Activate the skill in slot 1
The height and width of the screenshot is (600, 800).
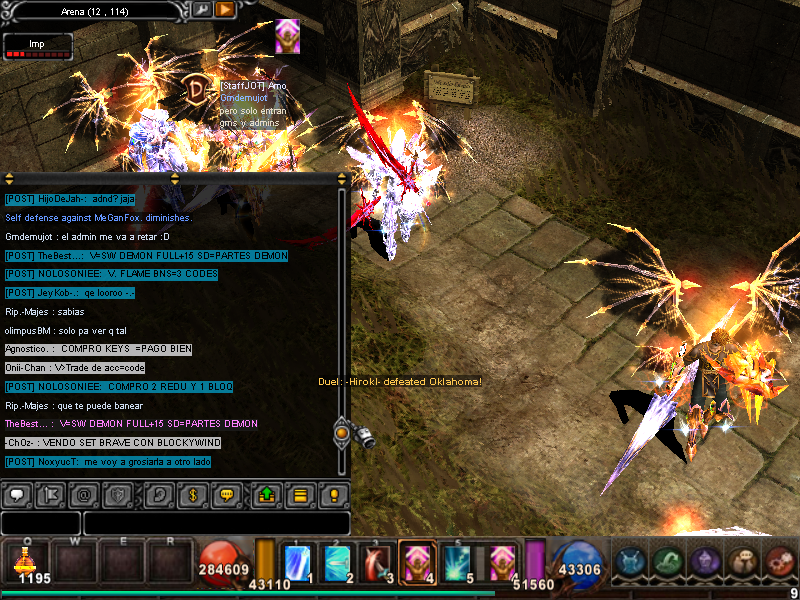click(299, 562)
